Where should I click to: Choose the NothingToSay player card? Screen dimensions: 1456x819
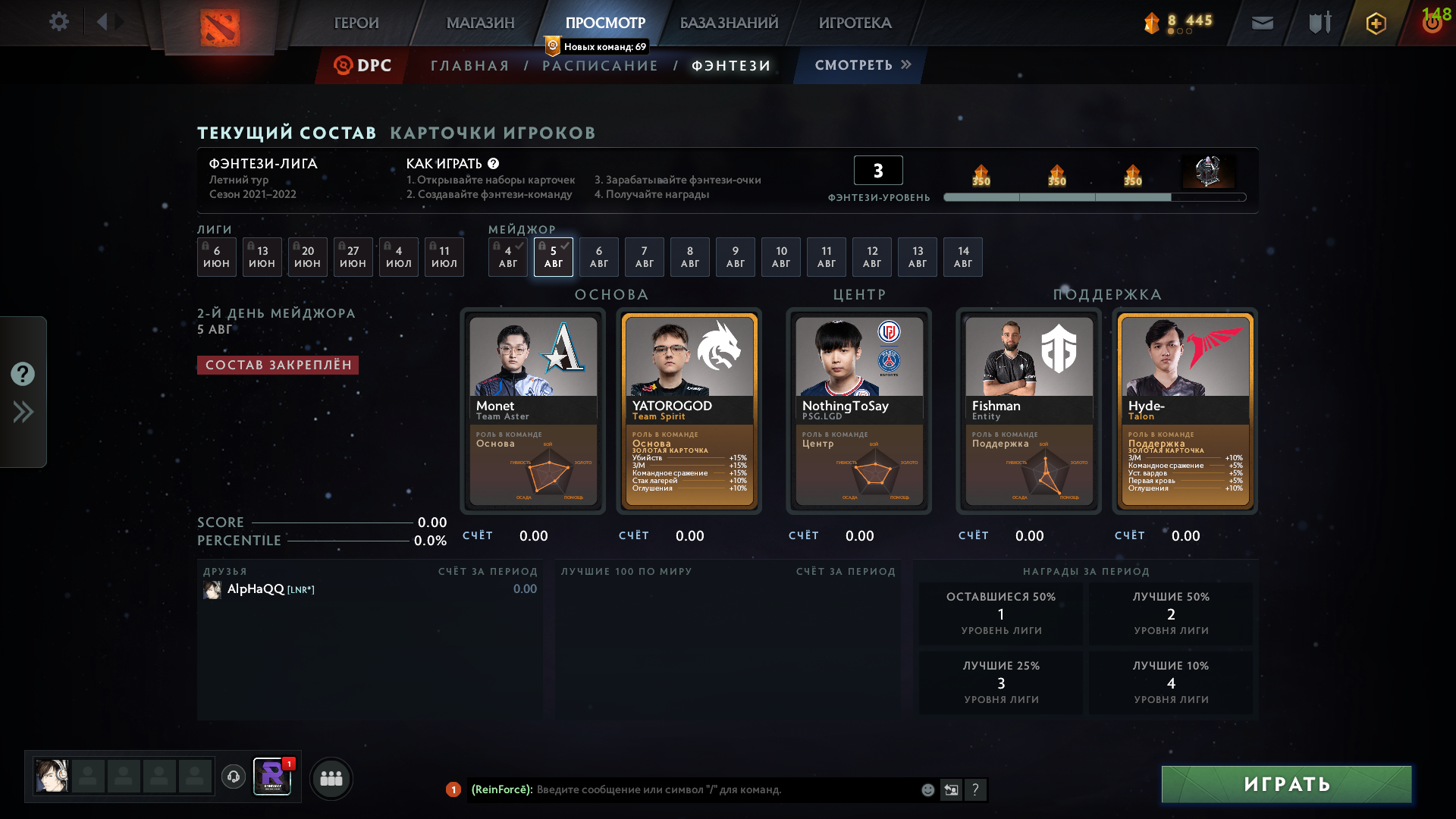tap(859, 410)
